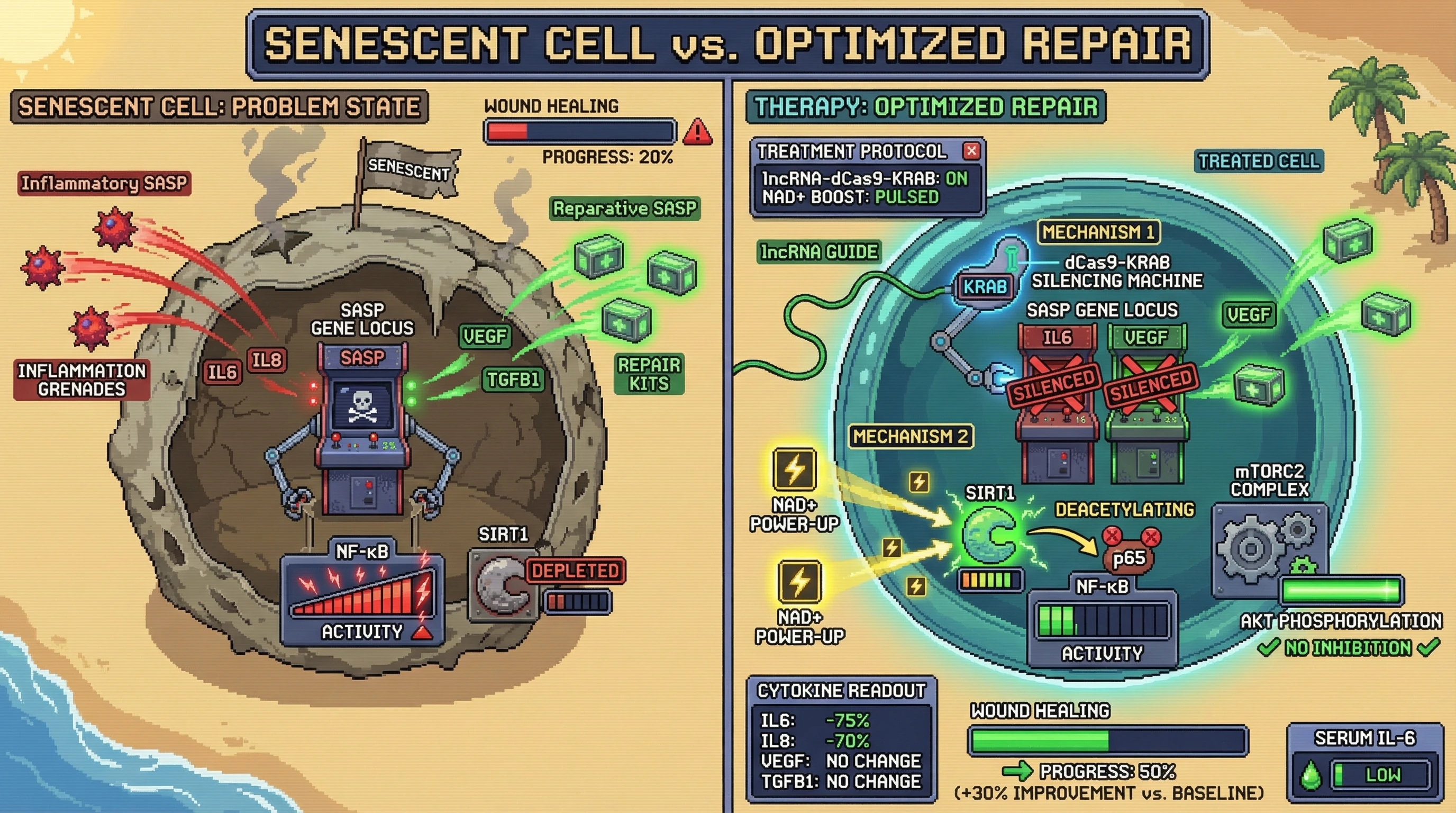Change the NAD+ Boost PULSED setting
1456x813 pixels.
tap(907, 197)
